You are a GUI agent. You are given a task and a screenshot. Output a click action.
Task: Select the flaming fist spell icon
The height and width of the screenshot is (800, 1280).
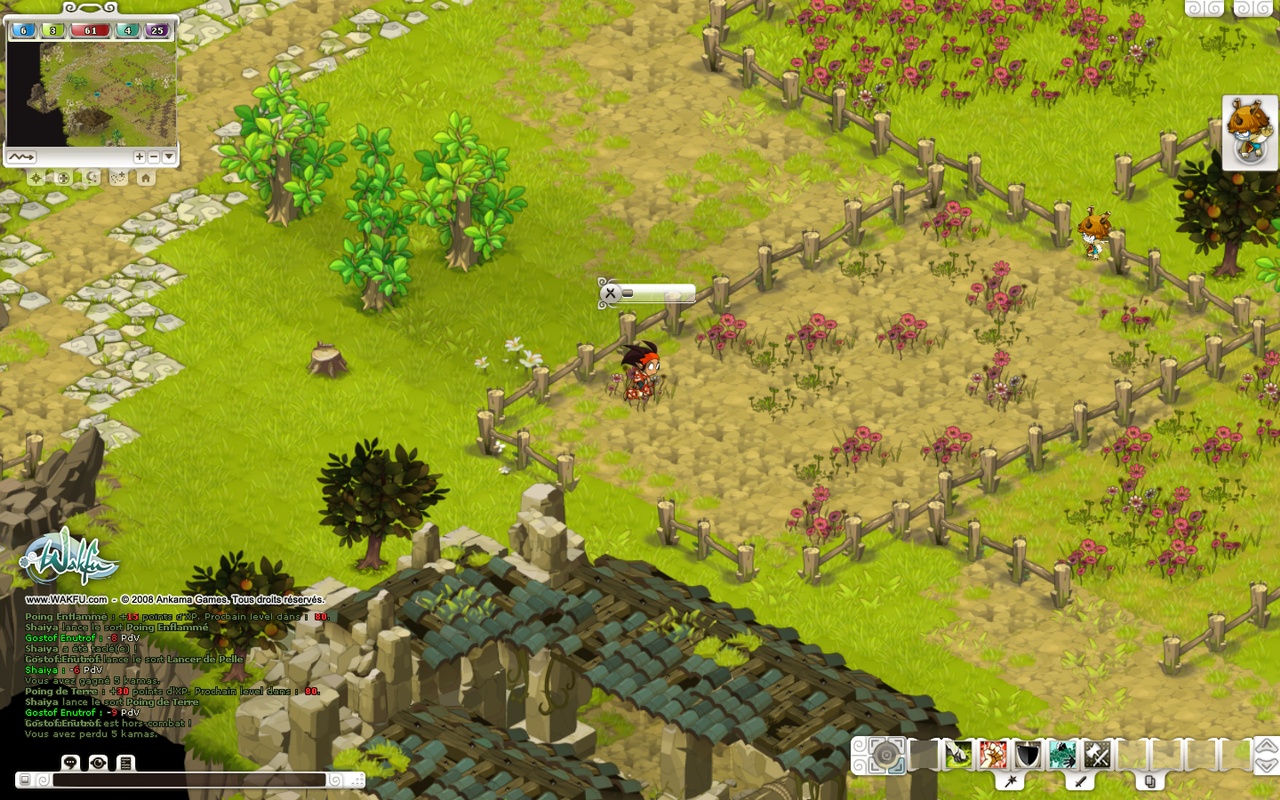(x=991, y=755)
